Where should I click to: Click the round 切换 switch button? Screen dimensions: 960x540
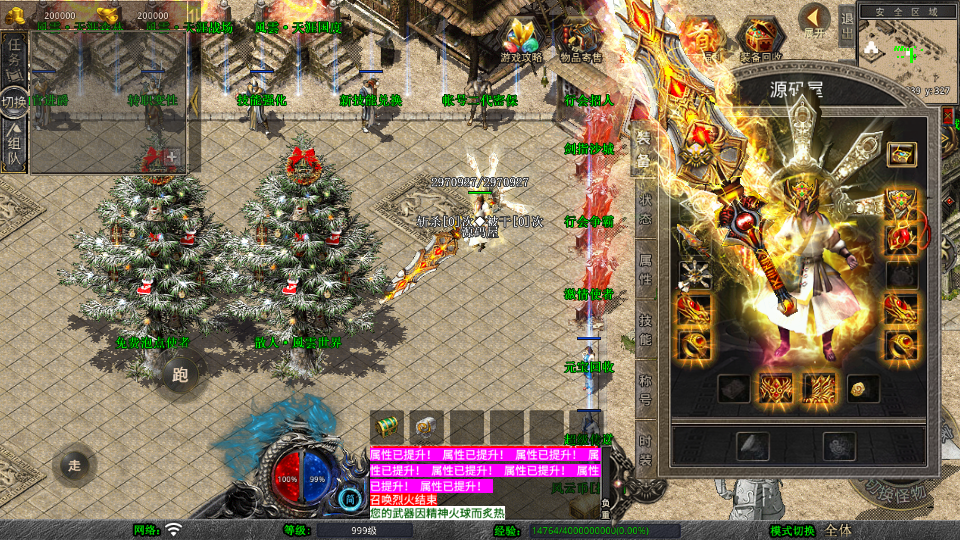(14, 102)
